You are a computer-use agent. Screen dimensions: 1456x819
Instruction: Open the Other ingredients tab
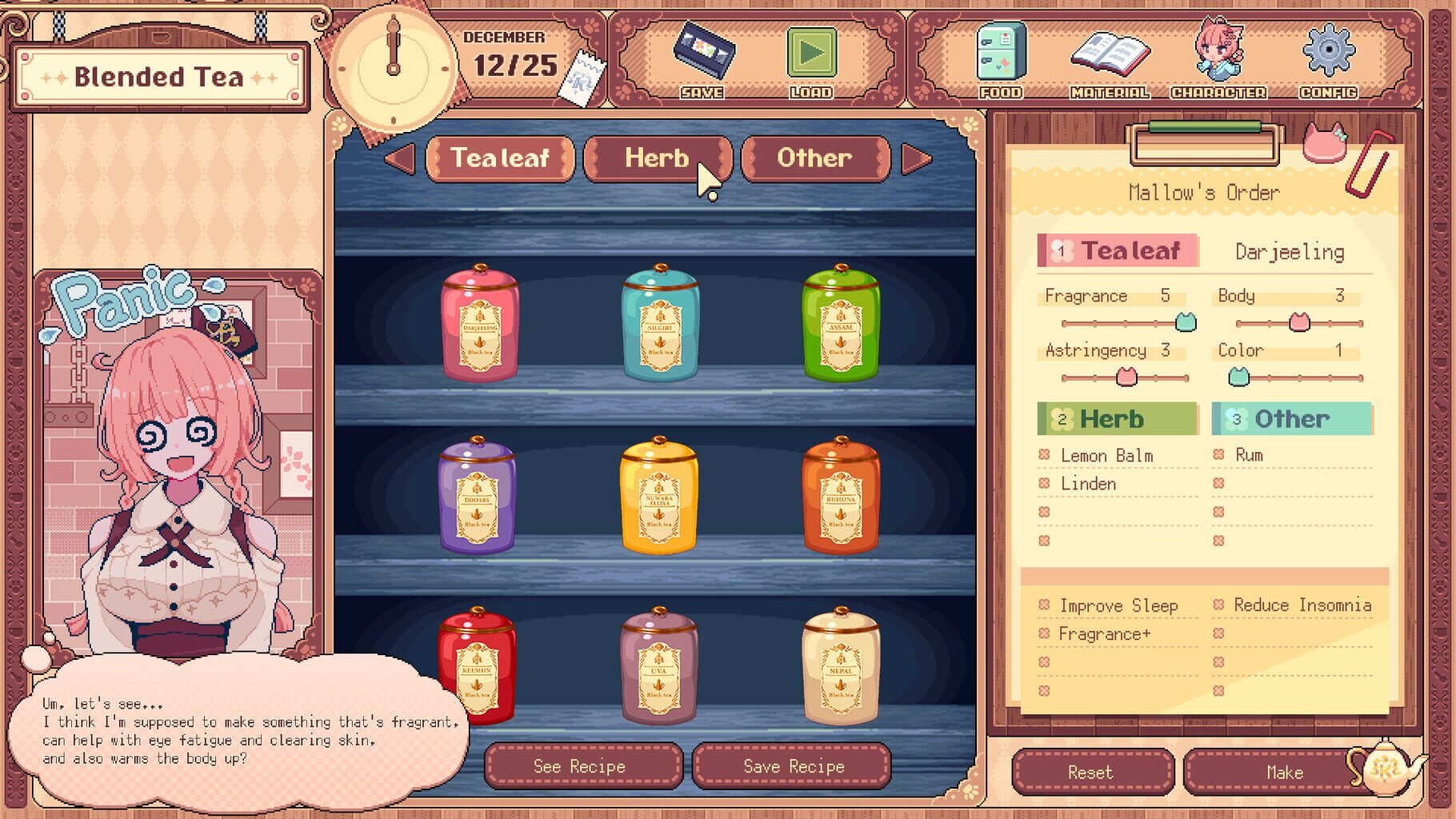pos(814,158)
